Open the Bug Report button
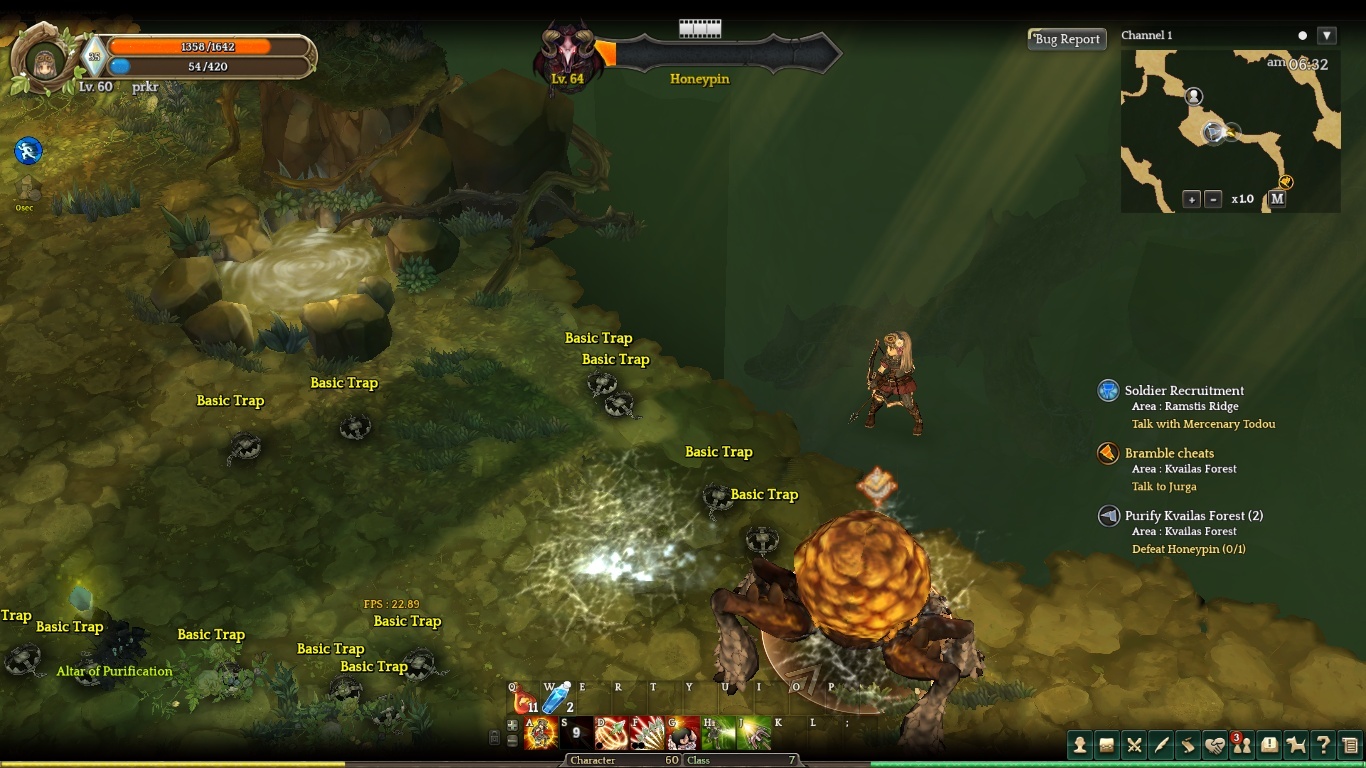 tap(1067, 39)
